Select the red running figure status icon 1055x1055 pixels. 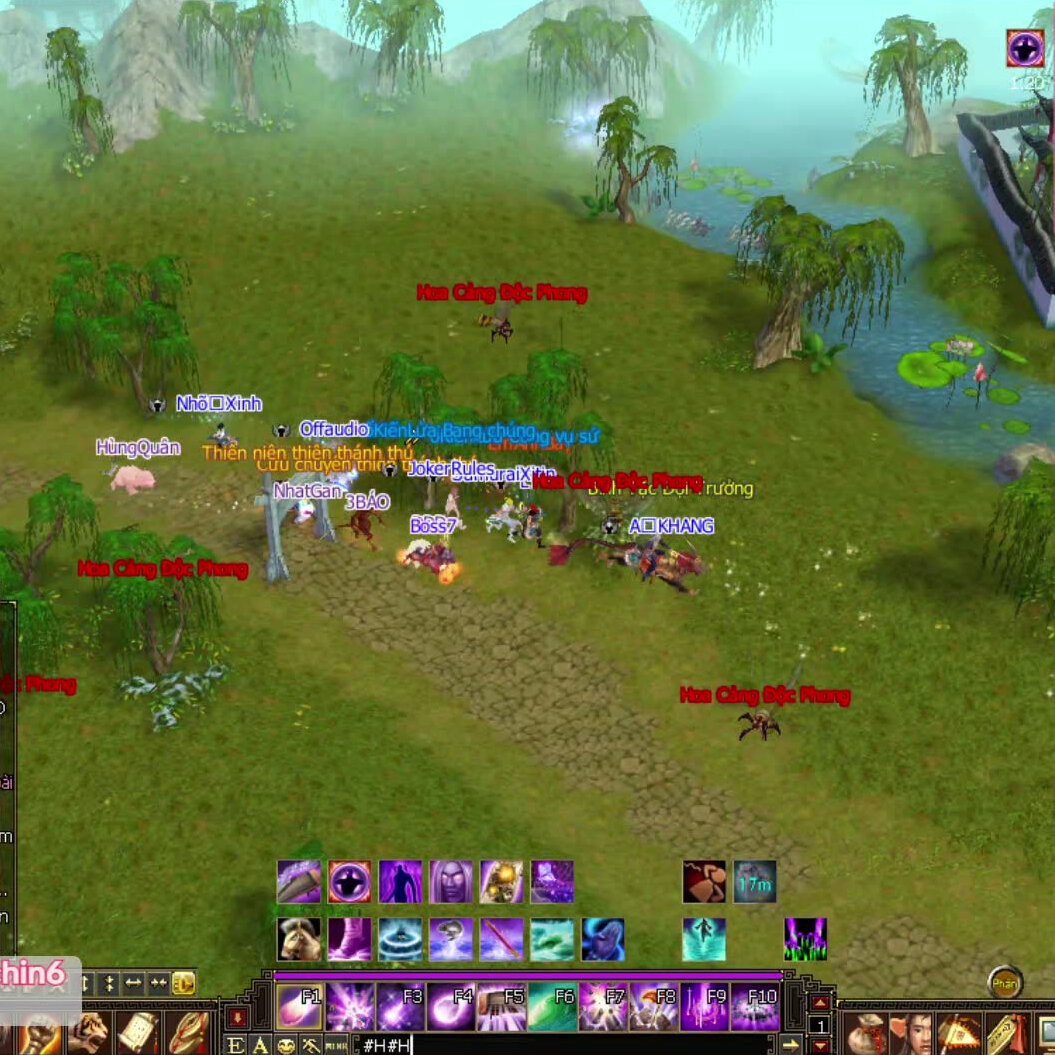(x=704, y=882)
